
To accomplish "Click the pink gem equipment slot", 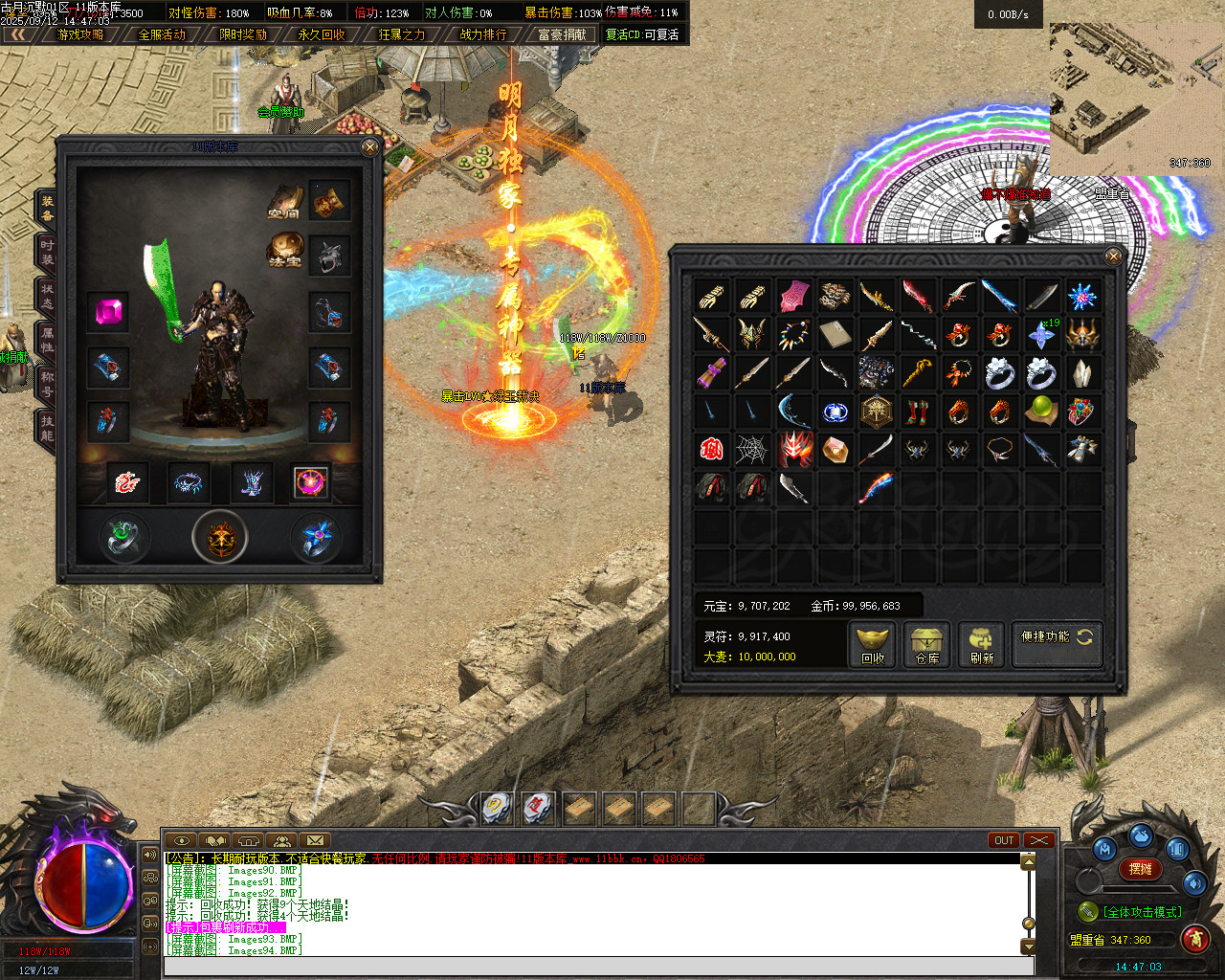I will (x=107, y=312).
